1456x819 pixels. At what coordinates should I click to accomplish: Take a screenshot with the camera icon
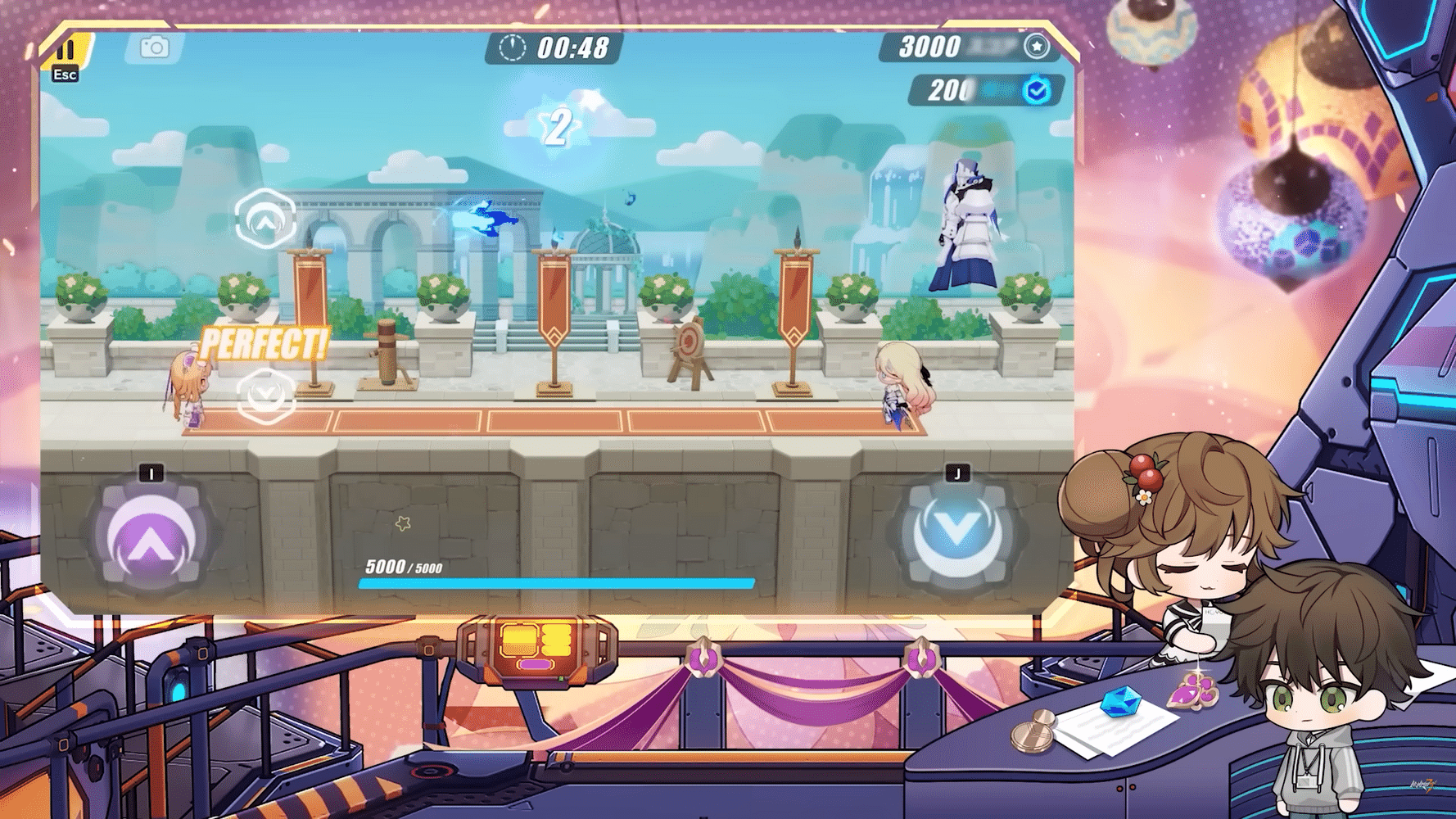[155, 47]
